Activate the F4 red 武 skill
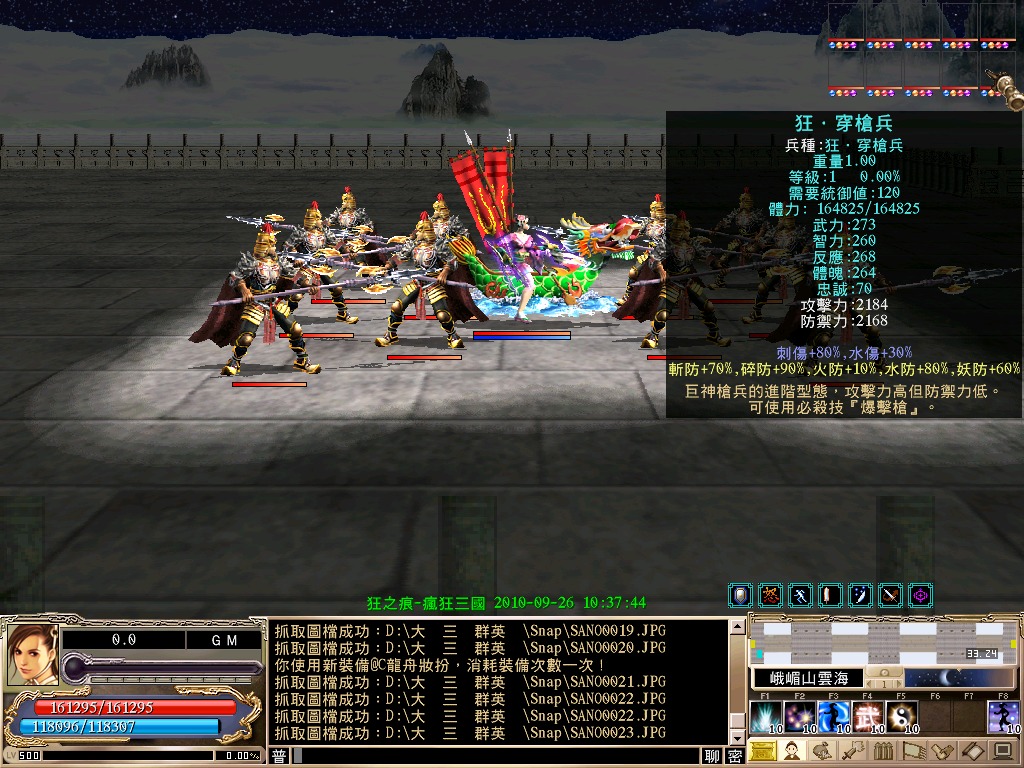1024x768 pixels. pyautogui.click(x=867, y=717)
